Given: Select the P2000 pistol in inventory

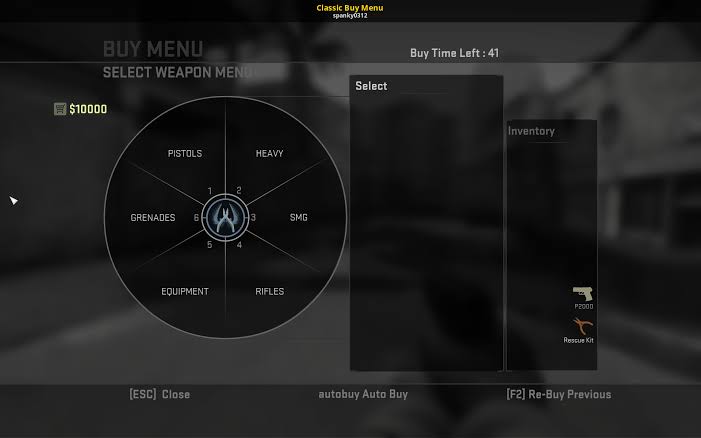Looking at the screenshot, I should 582,296.
